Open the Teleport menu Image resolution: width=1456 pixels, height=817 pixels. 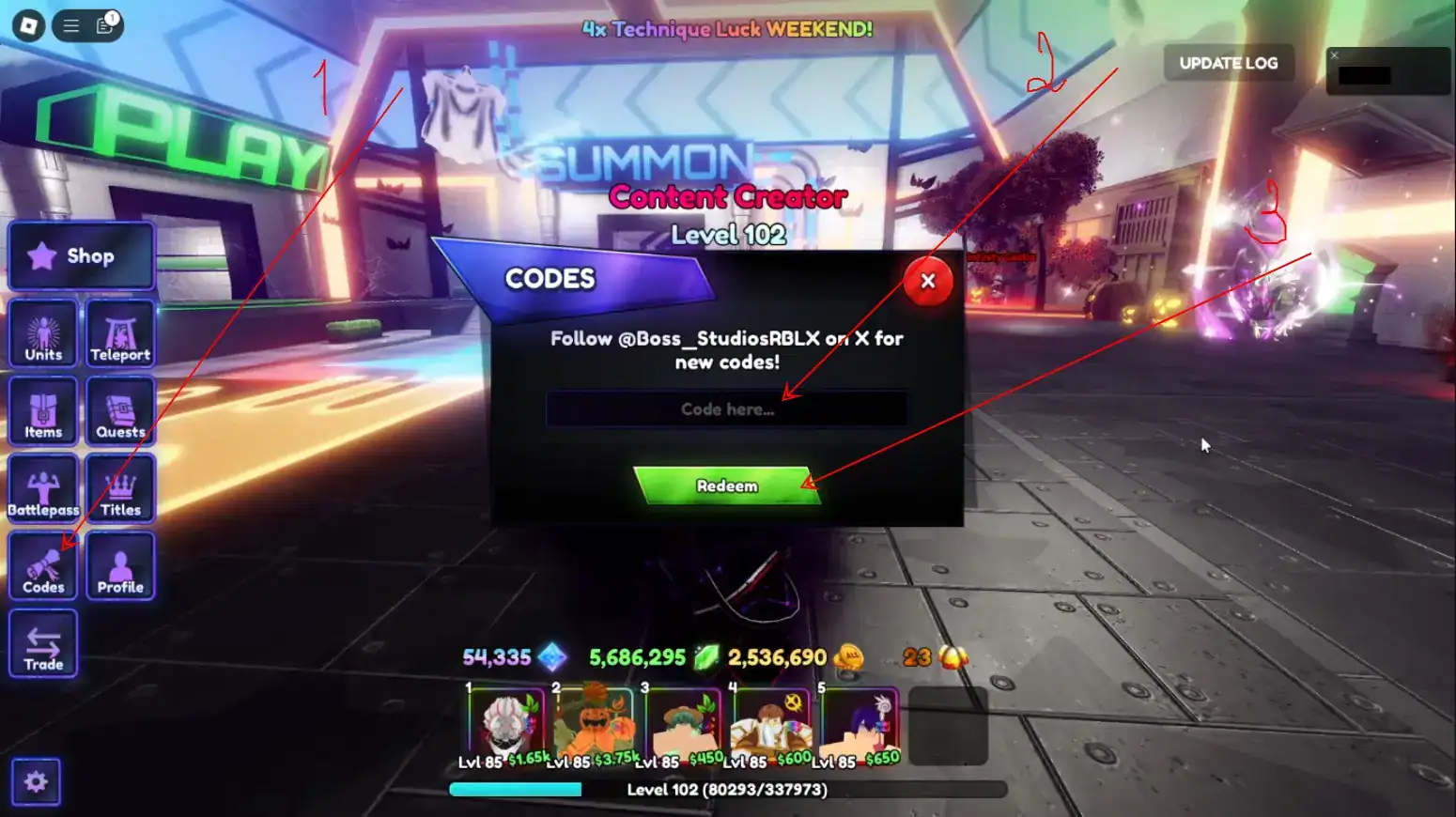[119, 333]
